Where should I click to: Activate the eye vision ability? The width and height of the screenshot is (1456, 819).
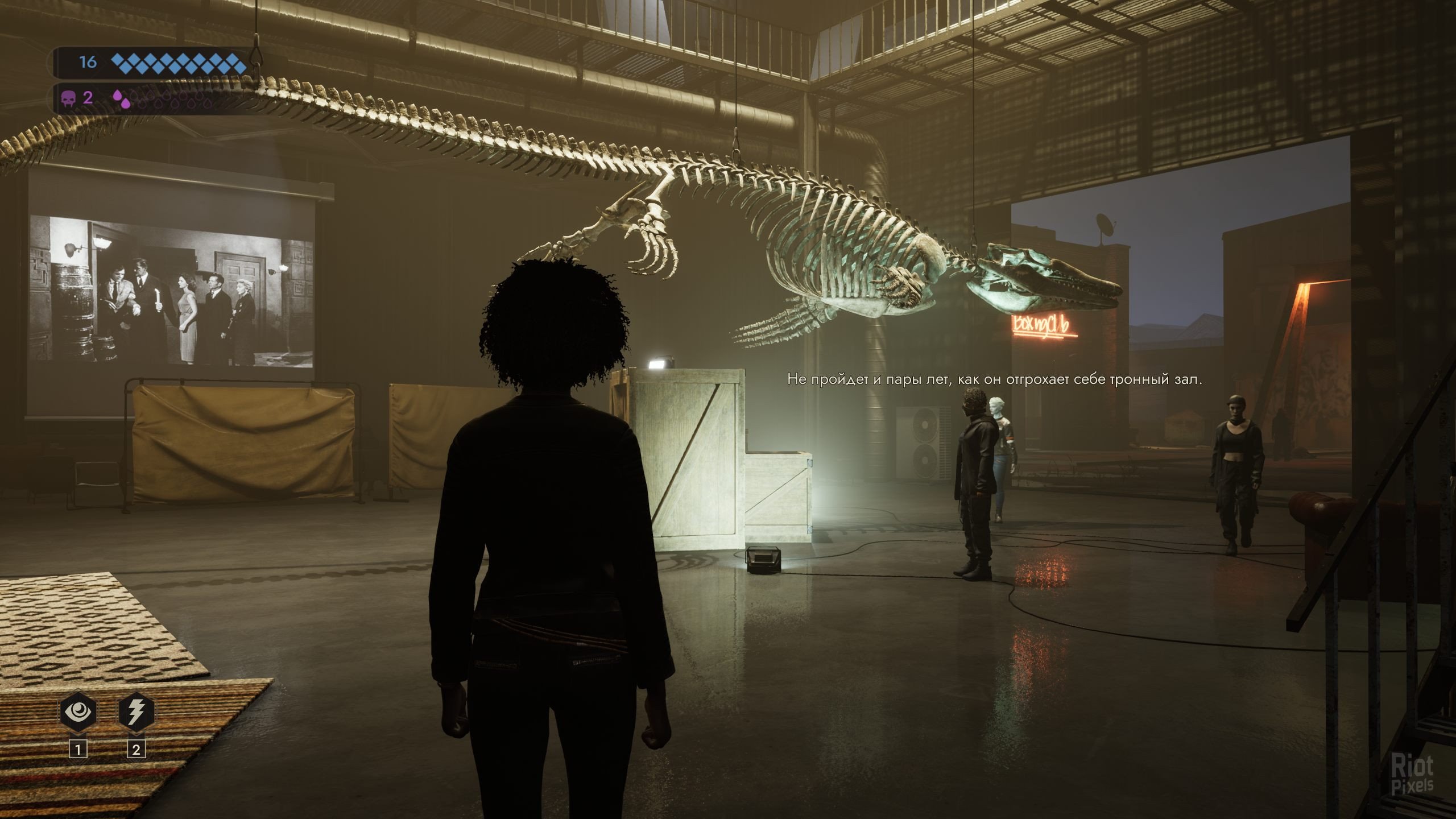click(78, 712)
